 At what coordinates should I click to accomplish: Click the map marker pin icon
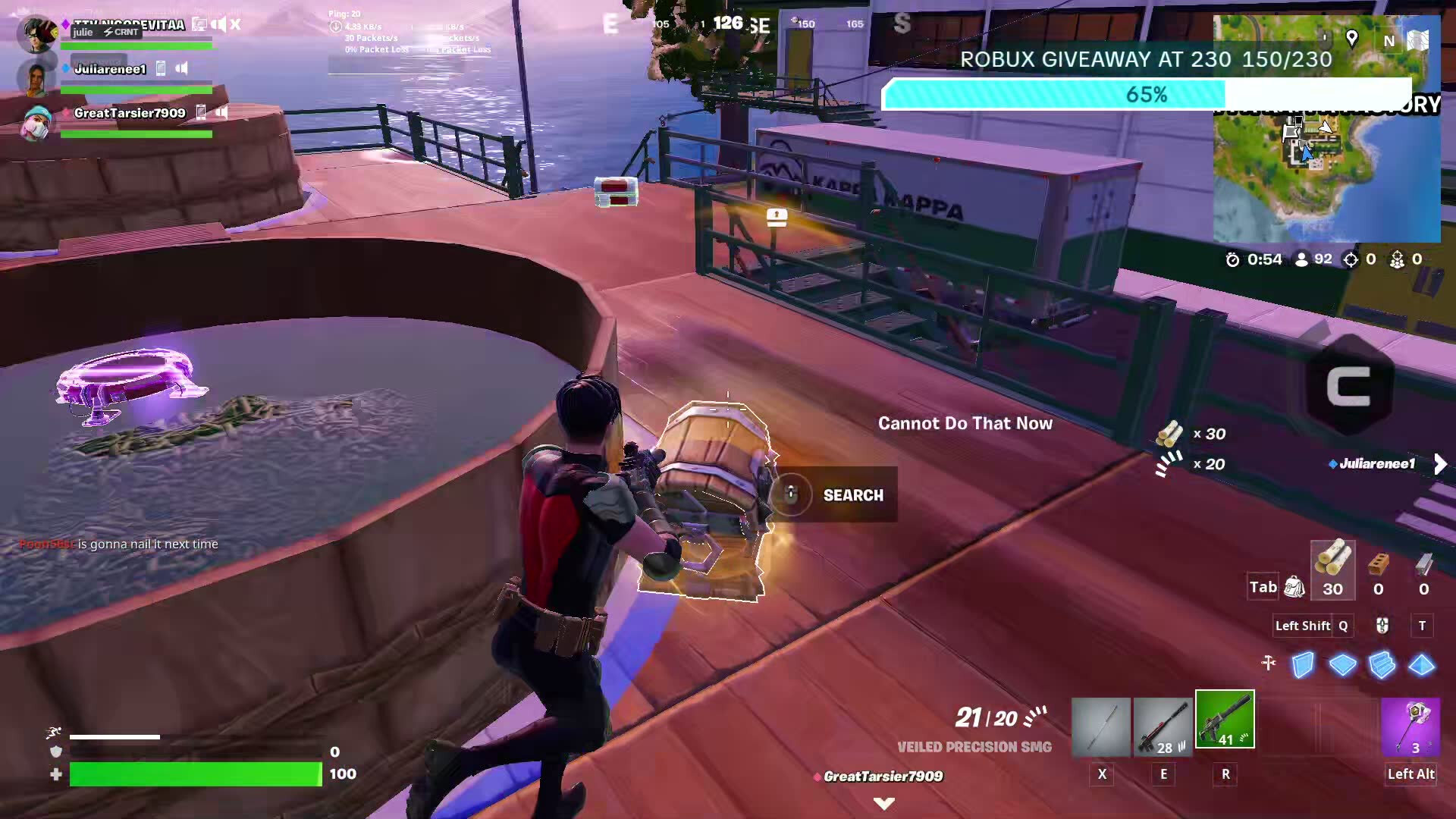pyautogui.click(x=1351, y=38)
